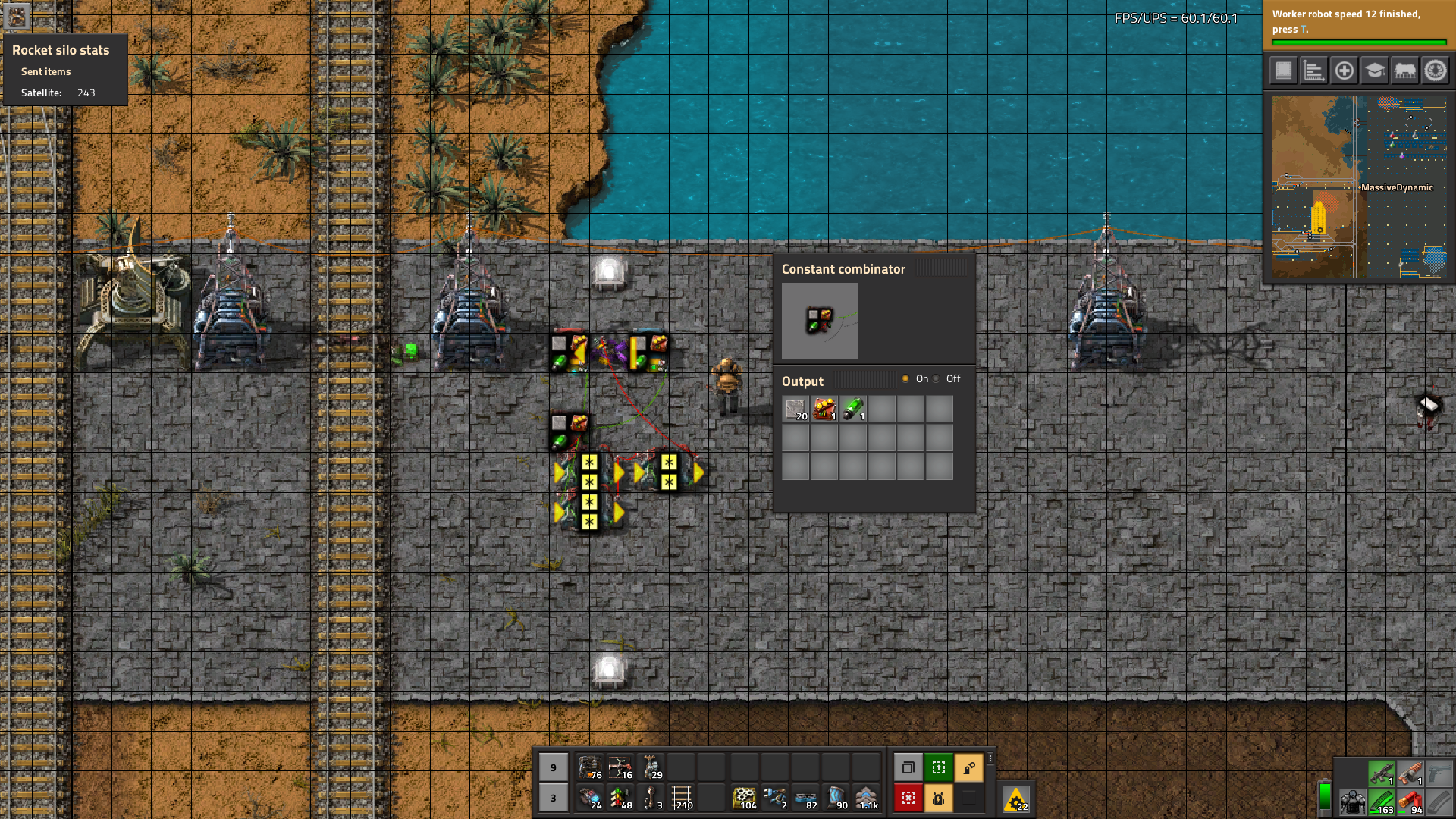The width and height of the screenshot is (1456, 819).
Task: Select the hotbar slot showing 1.1k
Action: click(867, 798)
